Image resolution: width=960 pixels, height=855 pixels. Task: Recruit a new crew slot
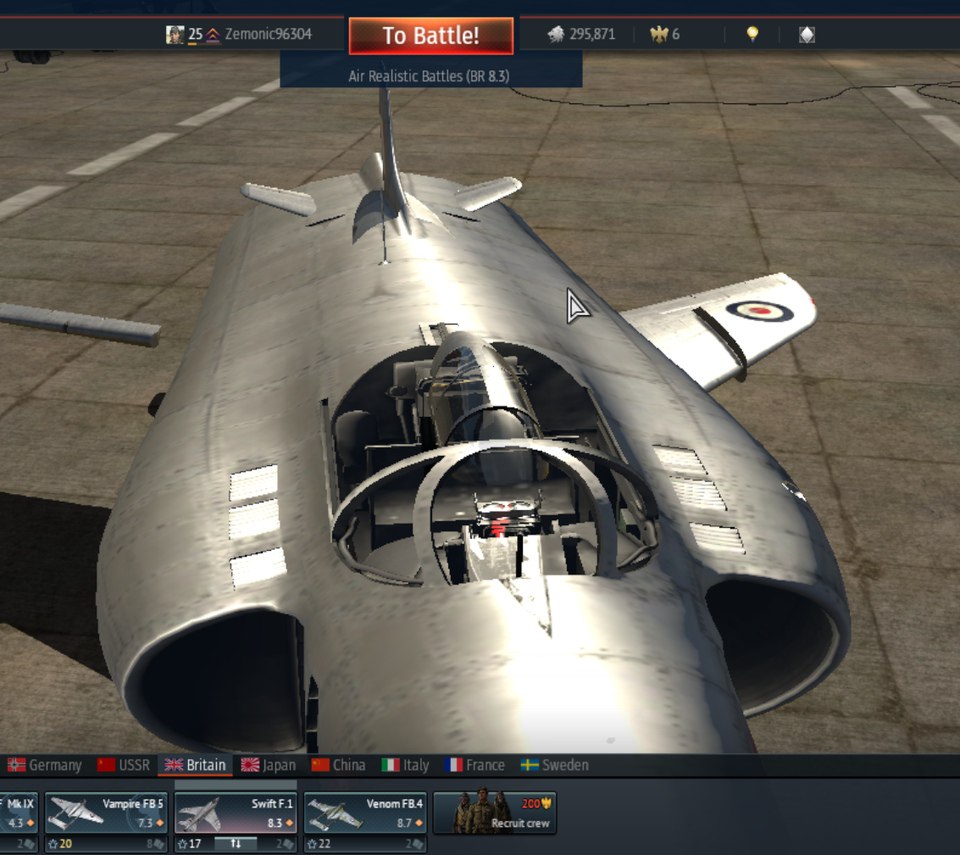click(x=494, y=813)
